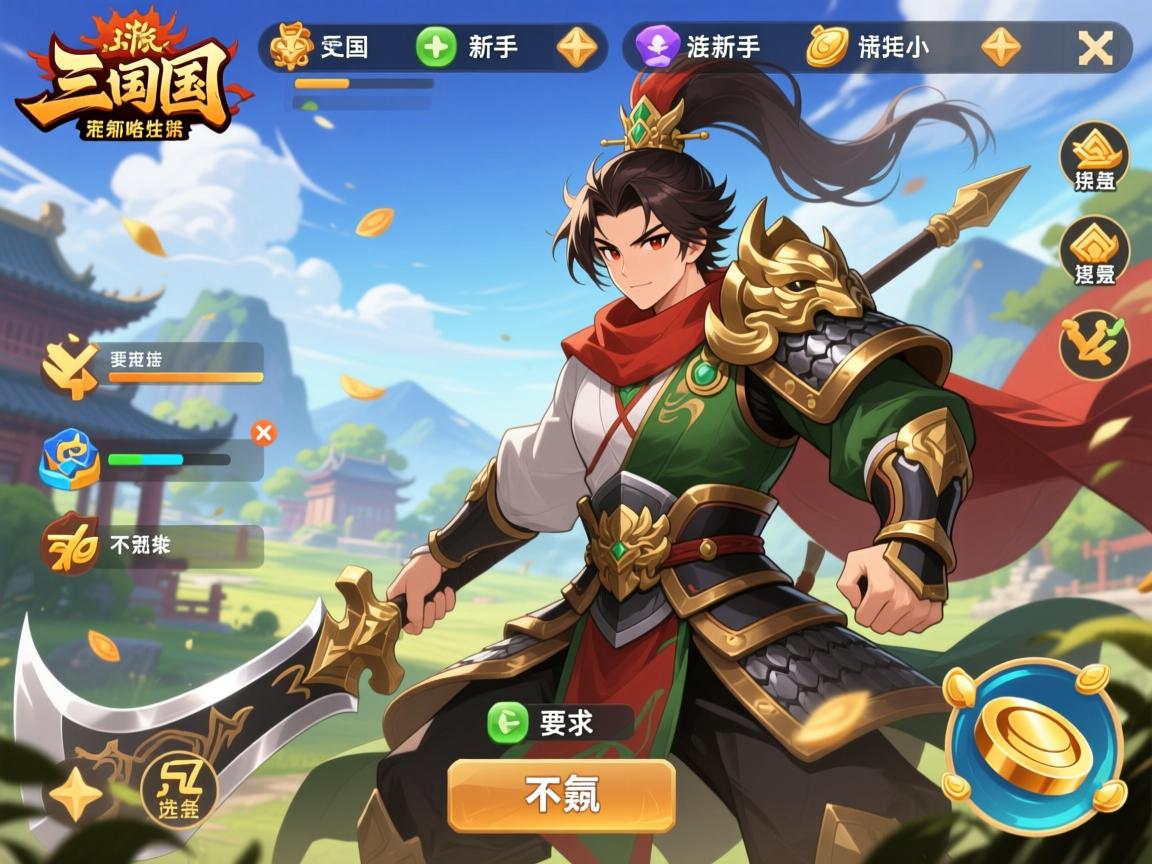Image resolution: width=1152 pixels, height=864 pixels.
Task: Open the second right-side gold diamond icon
Action: (x=1094, y=250)
